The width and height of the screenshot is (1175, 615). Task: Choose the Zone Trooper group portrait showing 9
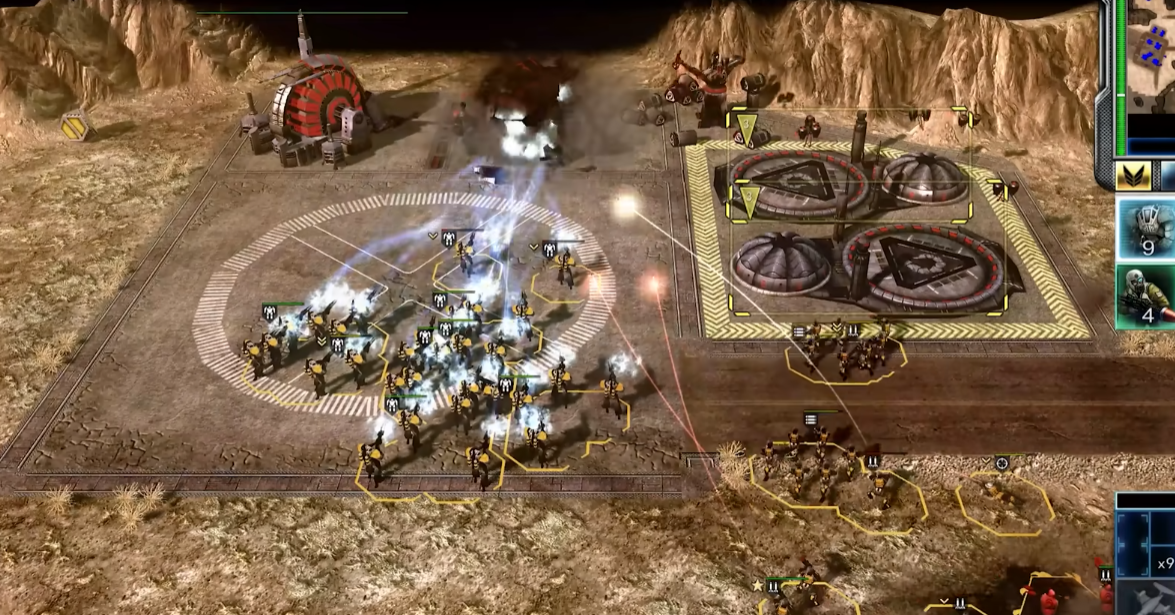(x=1146, y=228)
